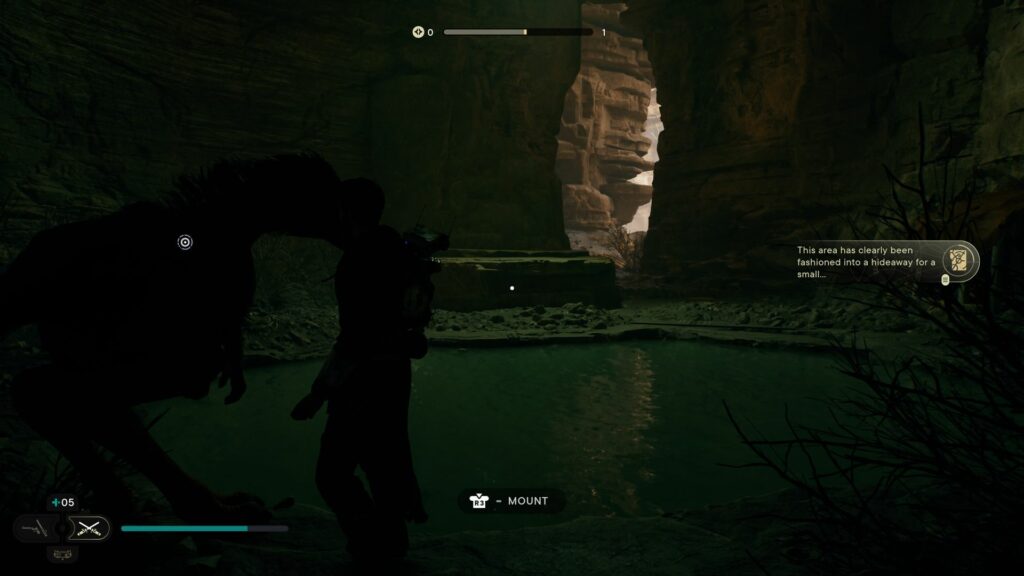This screenshot has height=576, width=1024.
Task: Click the skill point icon at top
Action: pyautogui.click(x=418, y=32)
